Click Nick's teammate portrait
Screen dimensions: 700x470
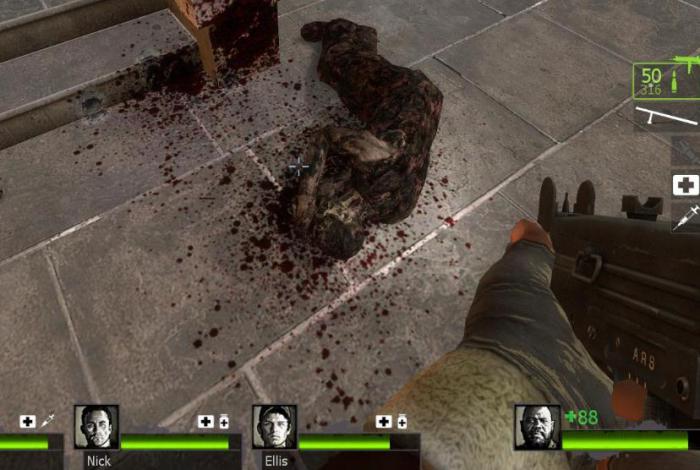tap(96, 427)
